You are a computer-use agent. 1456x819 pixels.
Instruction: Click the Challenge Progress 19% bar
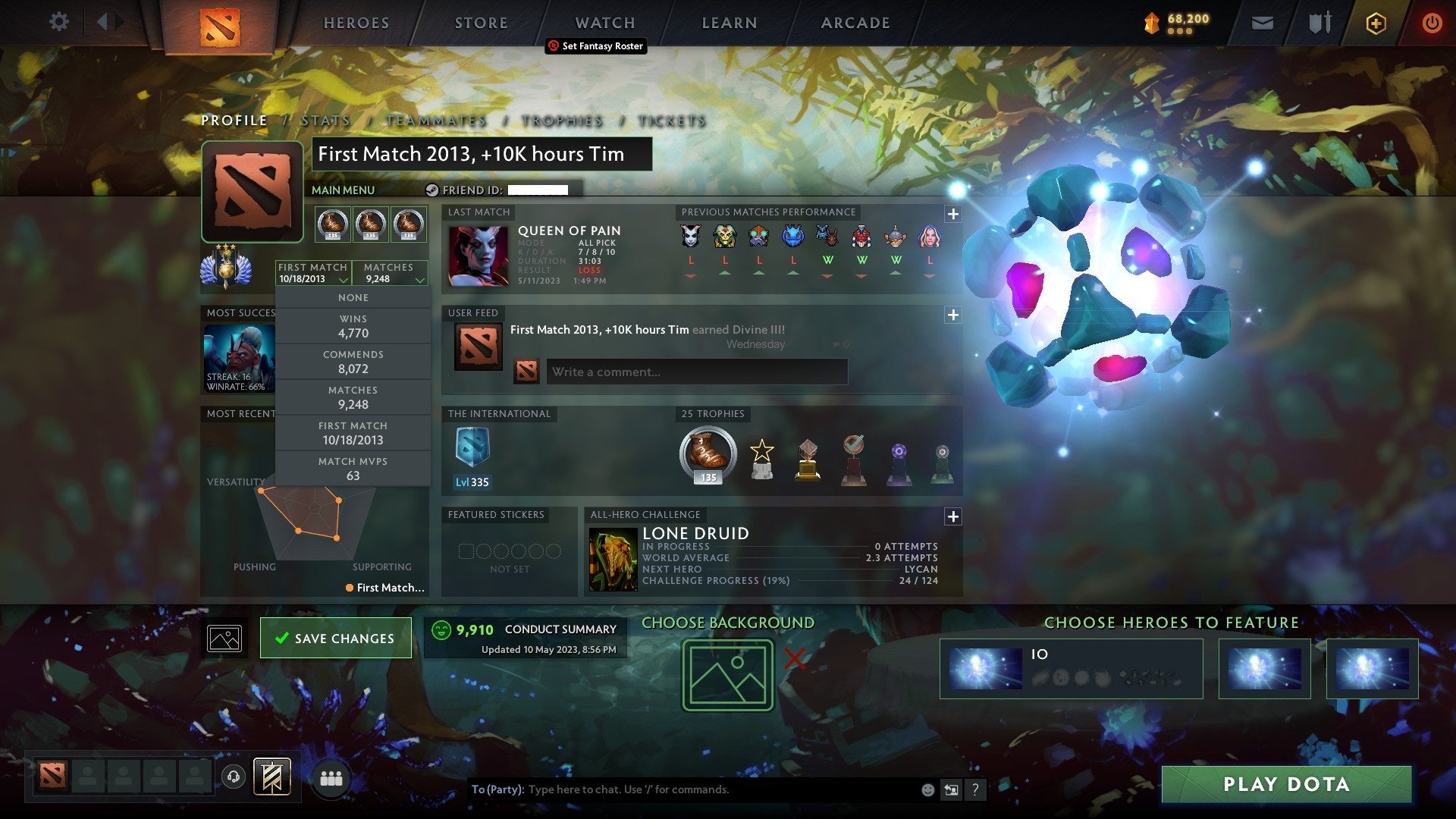789,580
